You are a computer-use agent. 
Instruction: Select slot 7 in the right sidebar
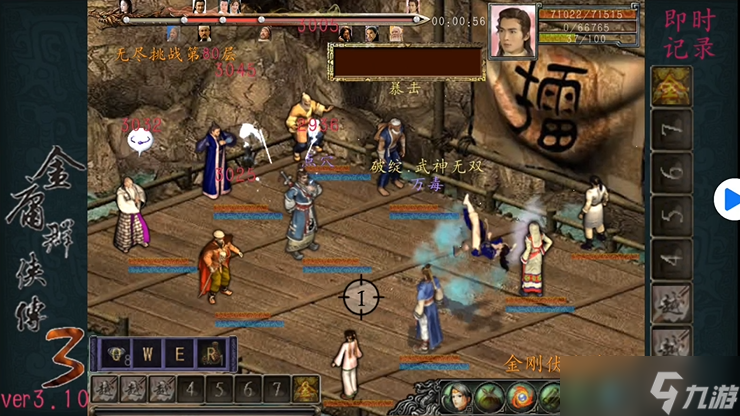(671, 130)
